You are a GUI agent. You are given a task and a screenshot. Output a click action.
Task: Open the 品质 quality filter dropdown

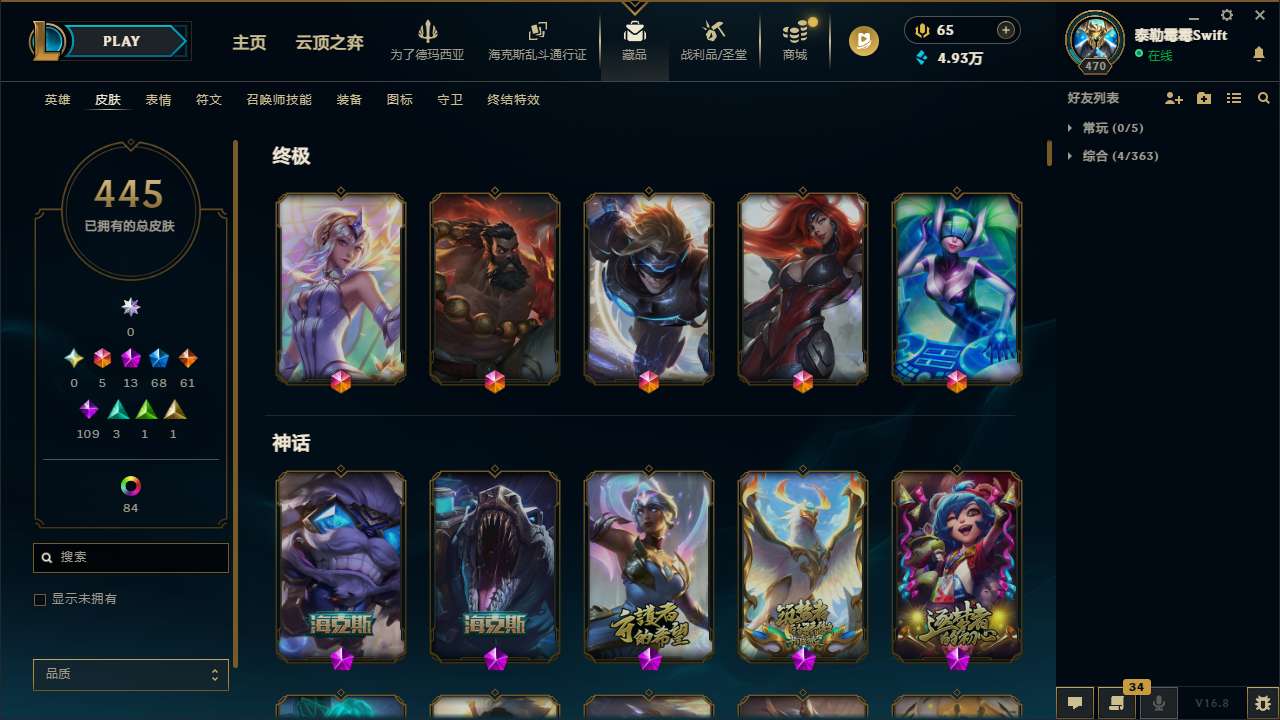[x=130, y=674]
